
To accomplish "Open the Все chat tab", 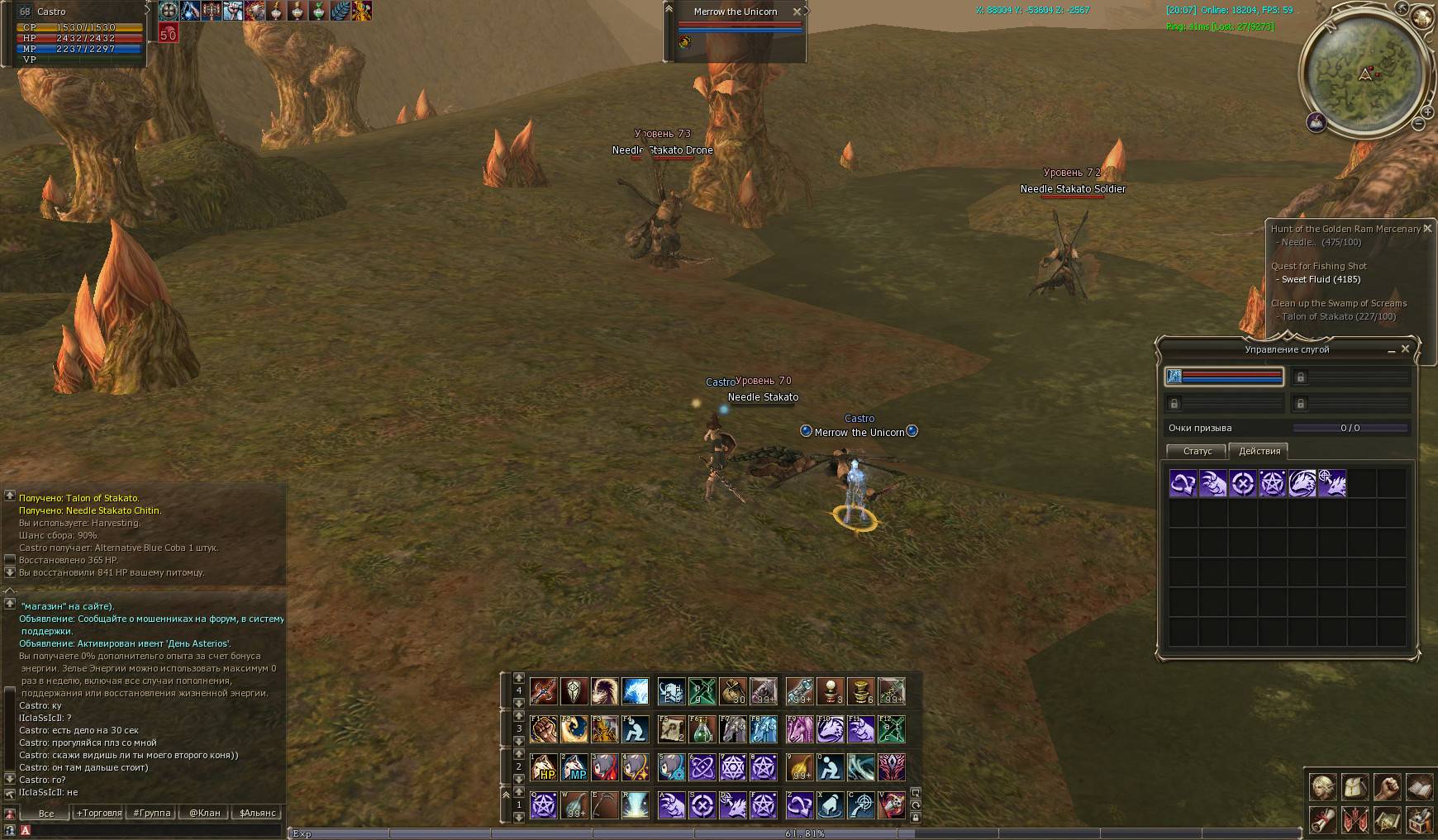I will 46,813.
